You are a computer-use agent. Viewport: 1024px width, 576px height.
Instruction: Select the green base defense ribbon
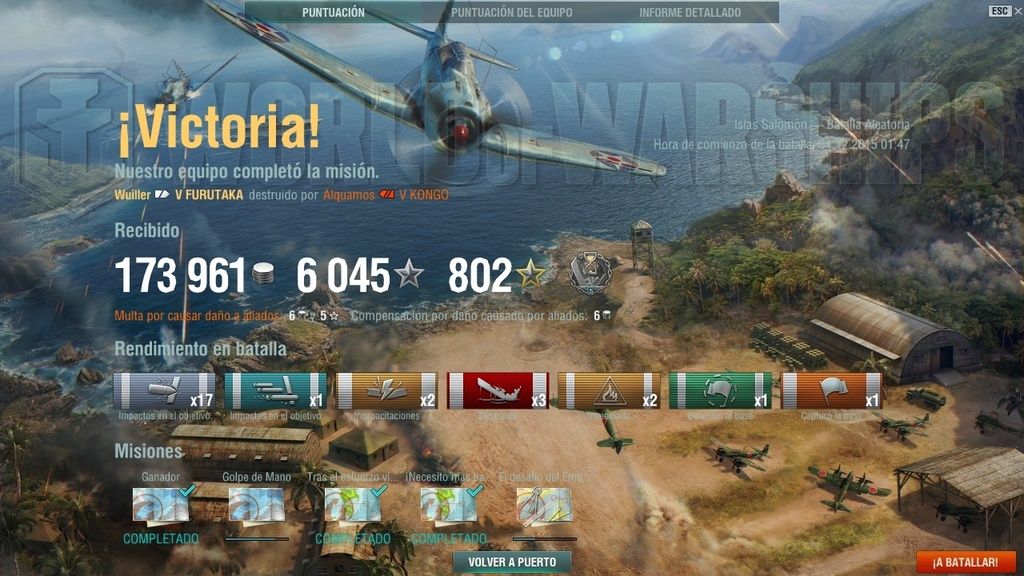click(x=720, y=391)
